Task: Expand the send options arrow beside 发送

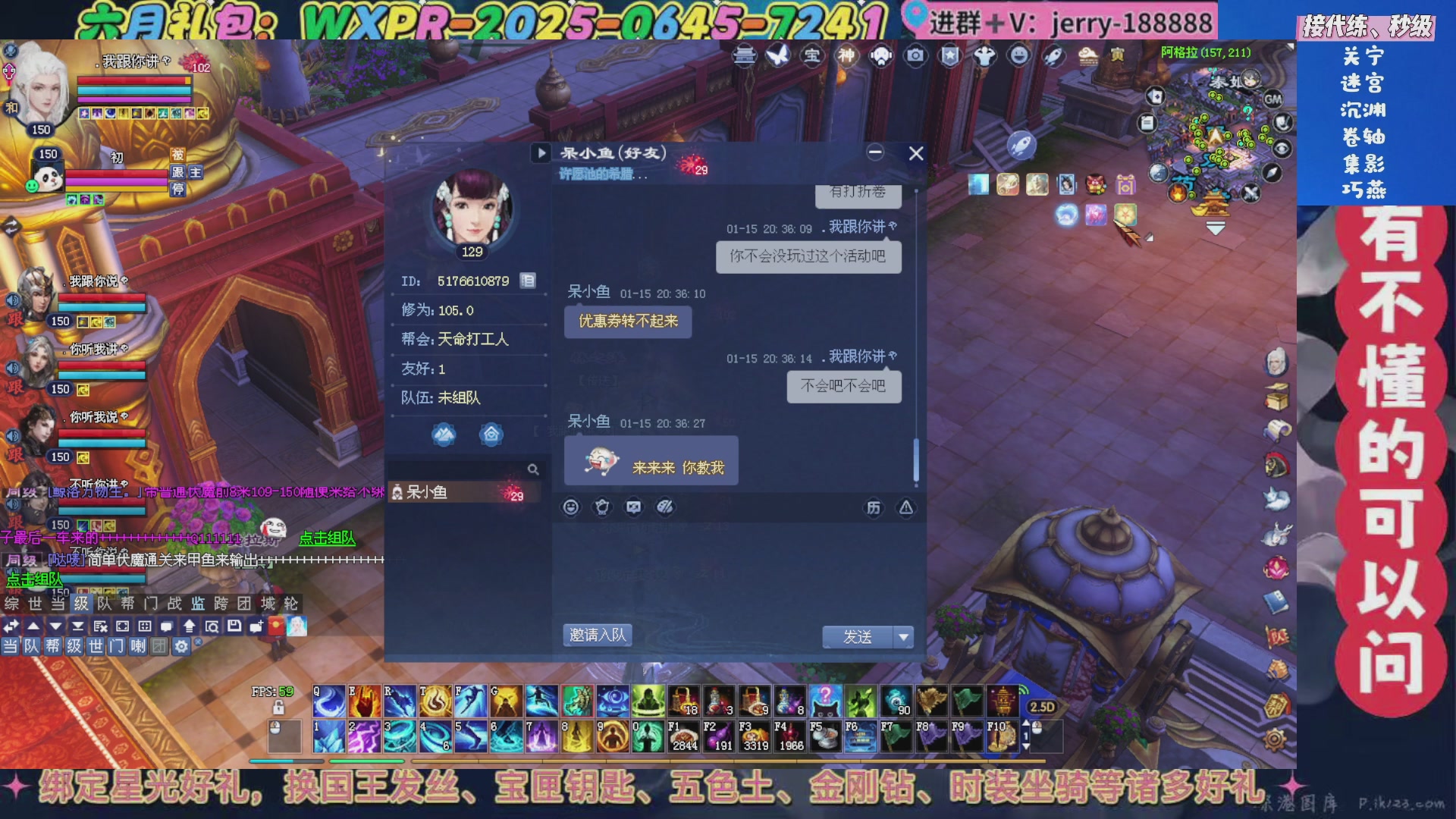Action: [x=903, y=637]
